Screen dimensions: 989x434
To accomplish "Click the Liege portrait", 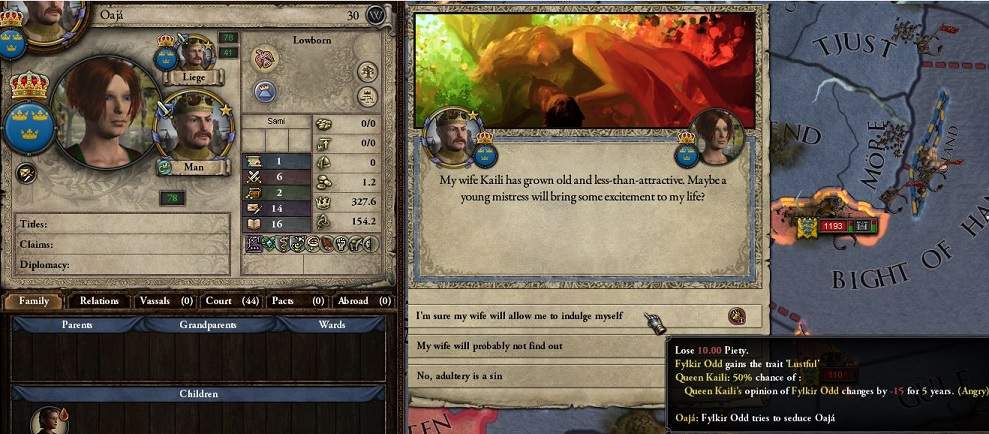I will coord(194,55).
